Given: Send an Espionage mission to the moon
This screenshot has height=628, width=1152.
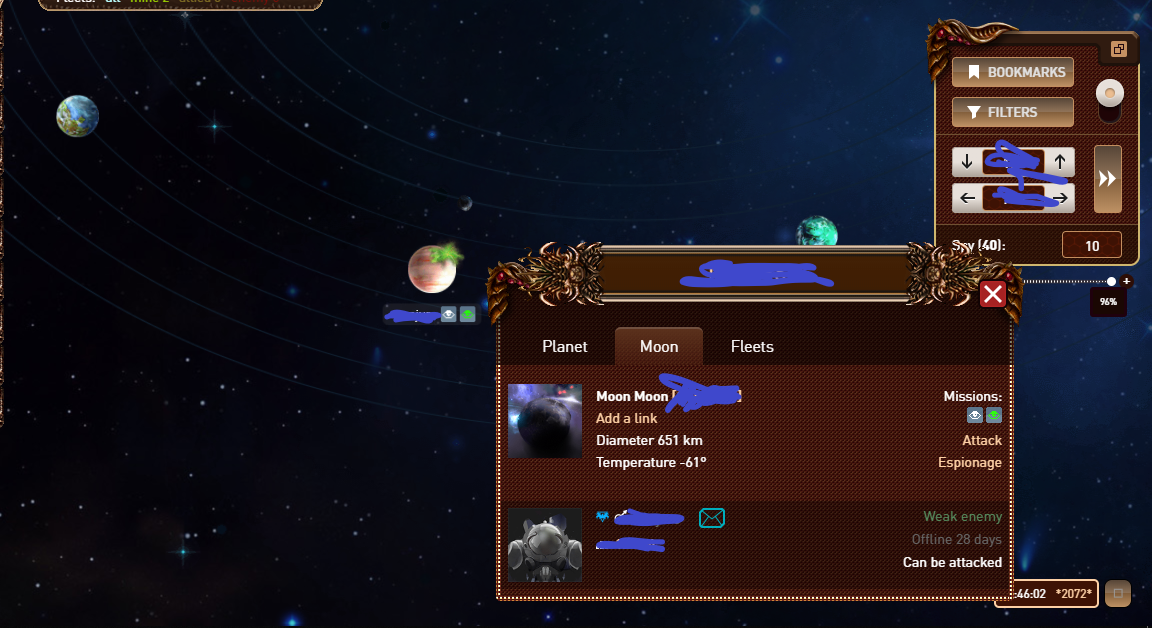Looking at the screenshot, I should [x=969, y=462].
